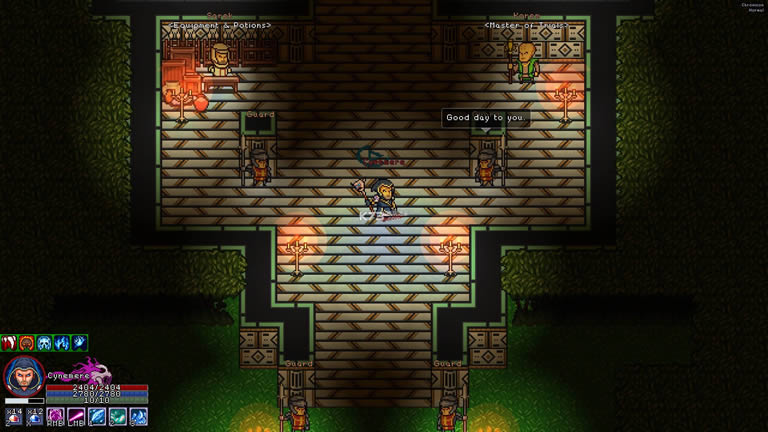Click the hooded character portrait
Screen dimensions: 768x432
(x=24, y=378)
